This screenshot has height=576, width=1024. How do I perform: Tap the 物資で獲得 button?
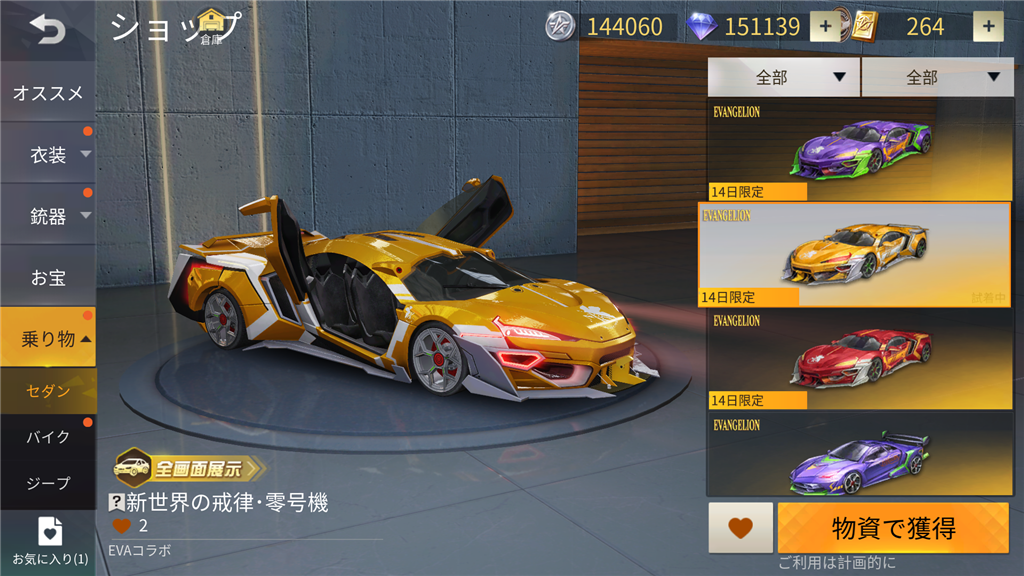coord(893,528)
